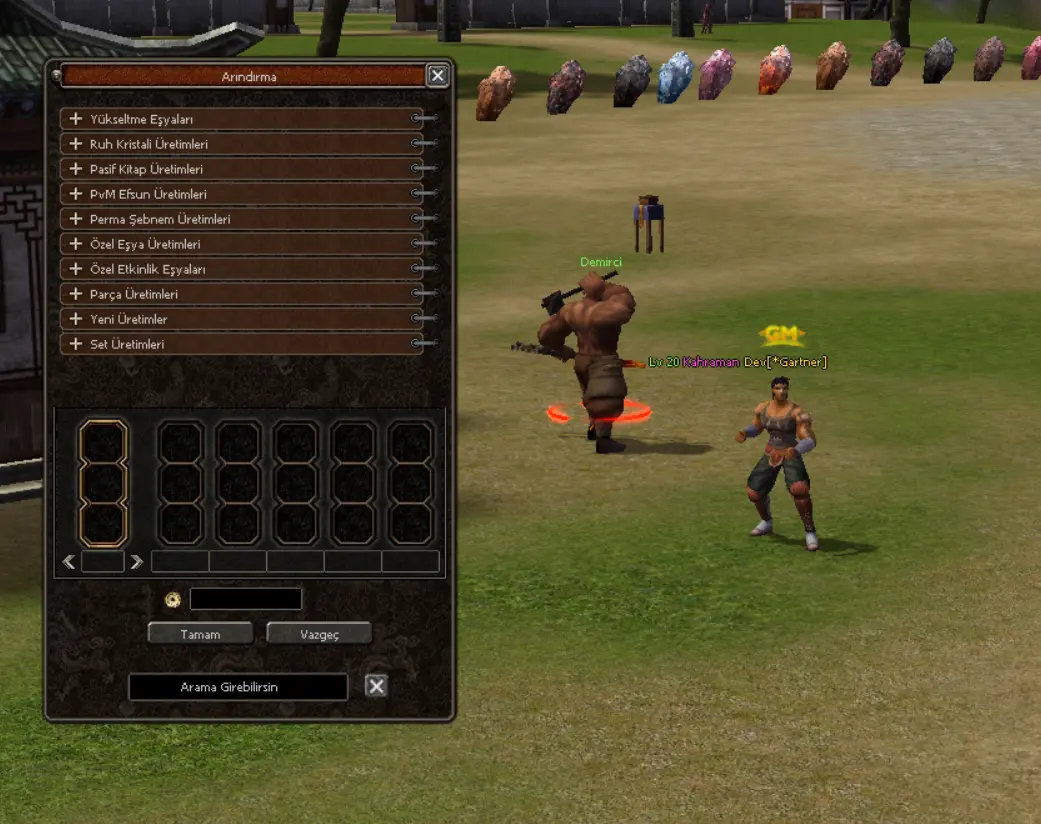1041x824 pixels.
Task: Expand the Set Üretimleri category
Action: [x=76, y=344]
